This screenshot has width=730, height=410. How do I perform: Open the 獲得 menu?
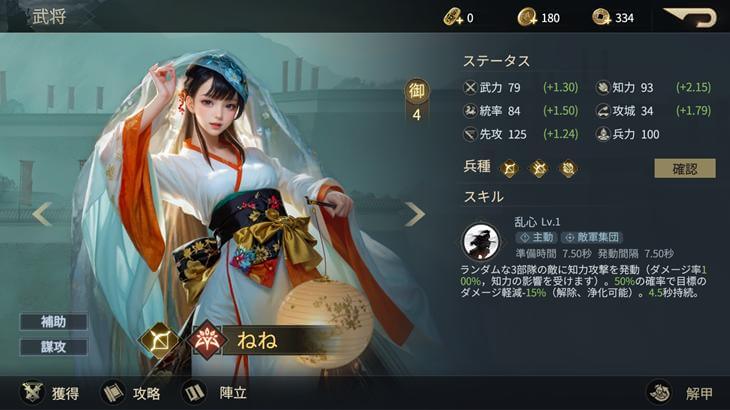[x=50, y=392]
